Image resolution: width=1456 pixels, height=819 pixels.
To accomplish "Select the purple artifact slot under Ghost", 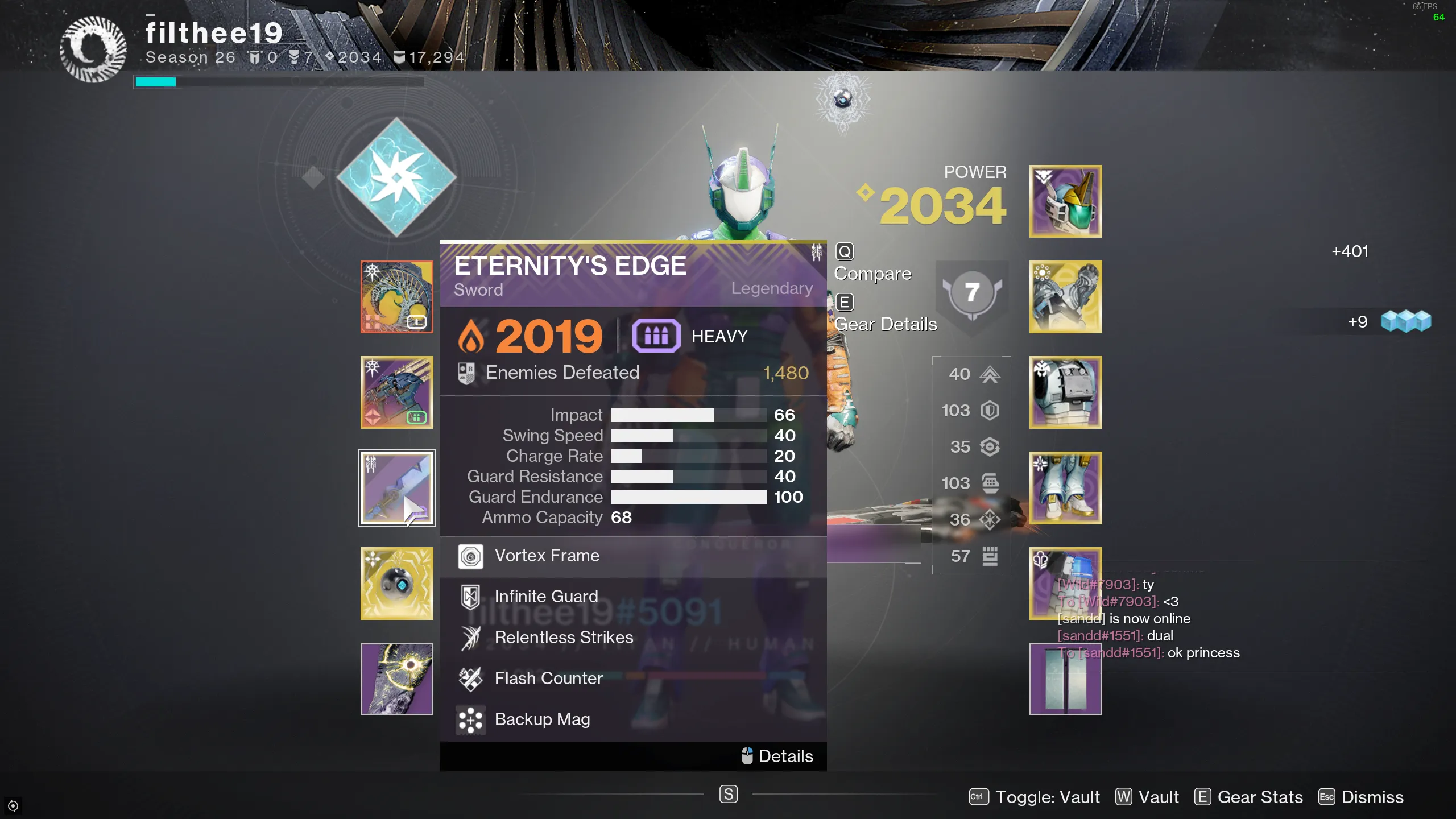I will [396, 679].
